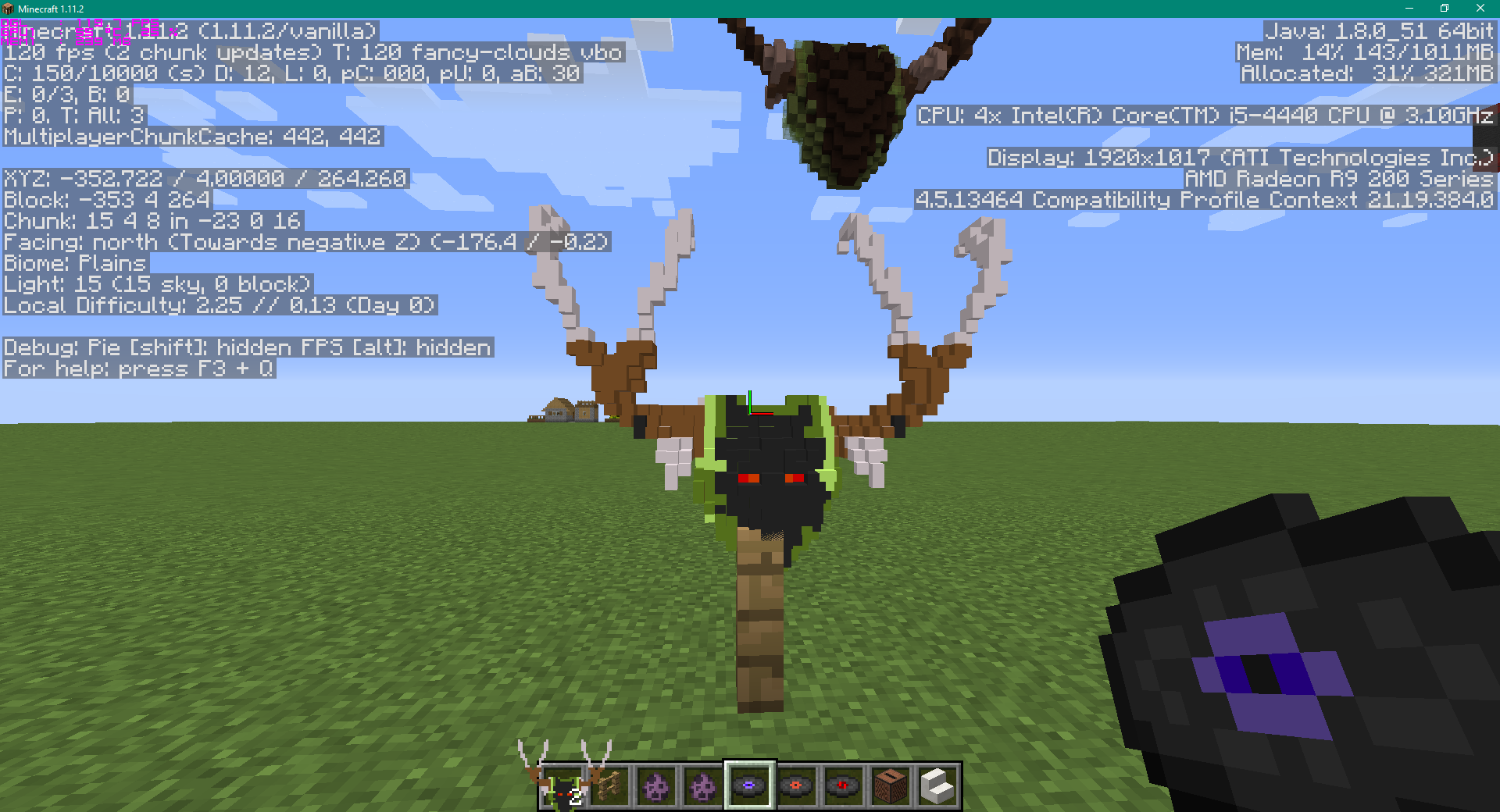Click the currently selected blue music disc
This screenshot has height=812, width=1500.
click(751, 785)
